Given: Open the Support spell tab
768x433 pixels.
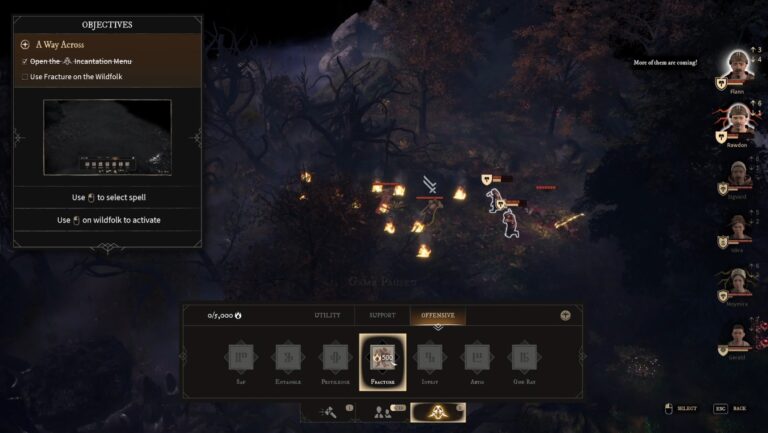Looking at the screenshot, I should [382, 315].
